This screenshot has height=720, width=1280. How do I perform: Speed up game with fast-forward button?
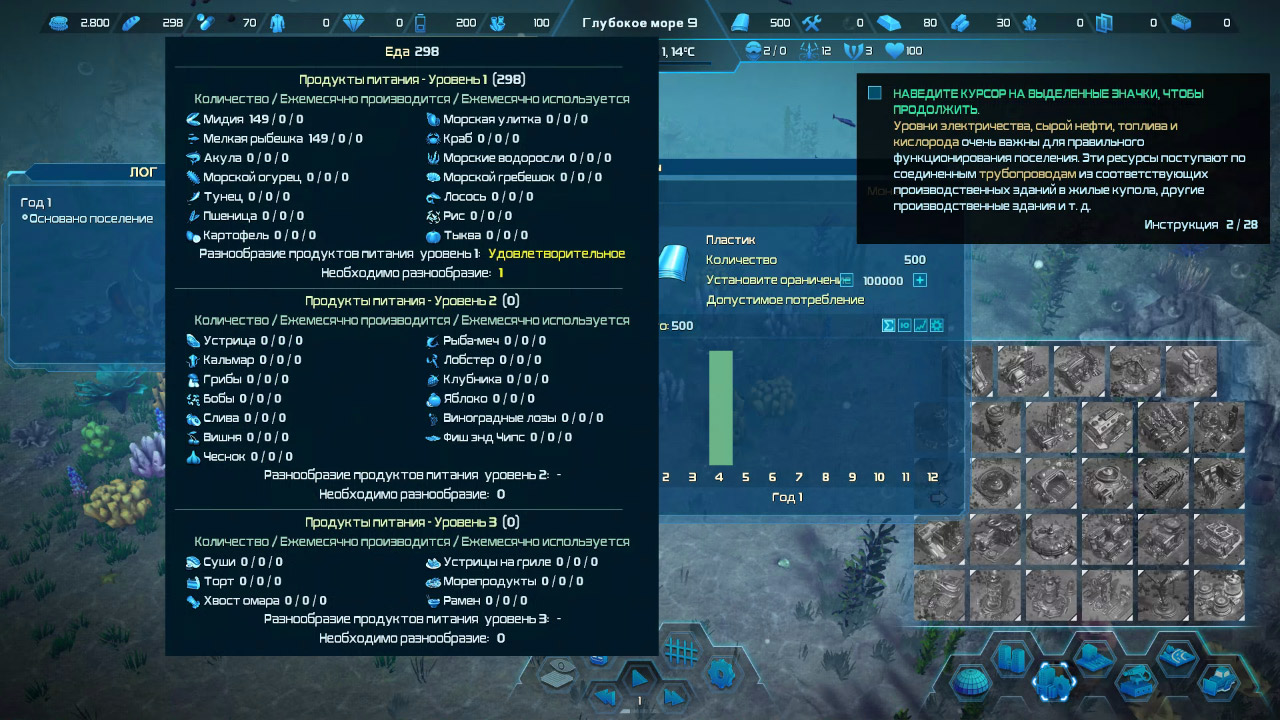pyautogui.click(x=673, y=696)
